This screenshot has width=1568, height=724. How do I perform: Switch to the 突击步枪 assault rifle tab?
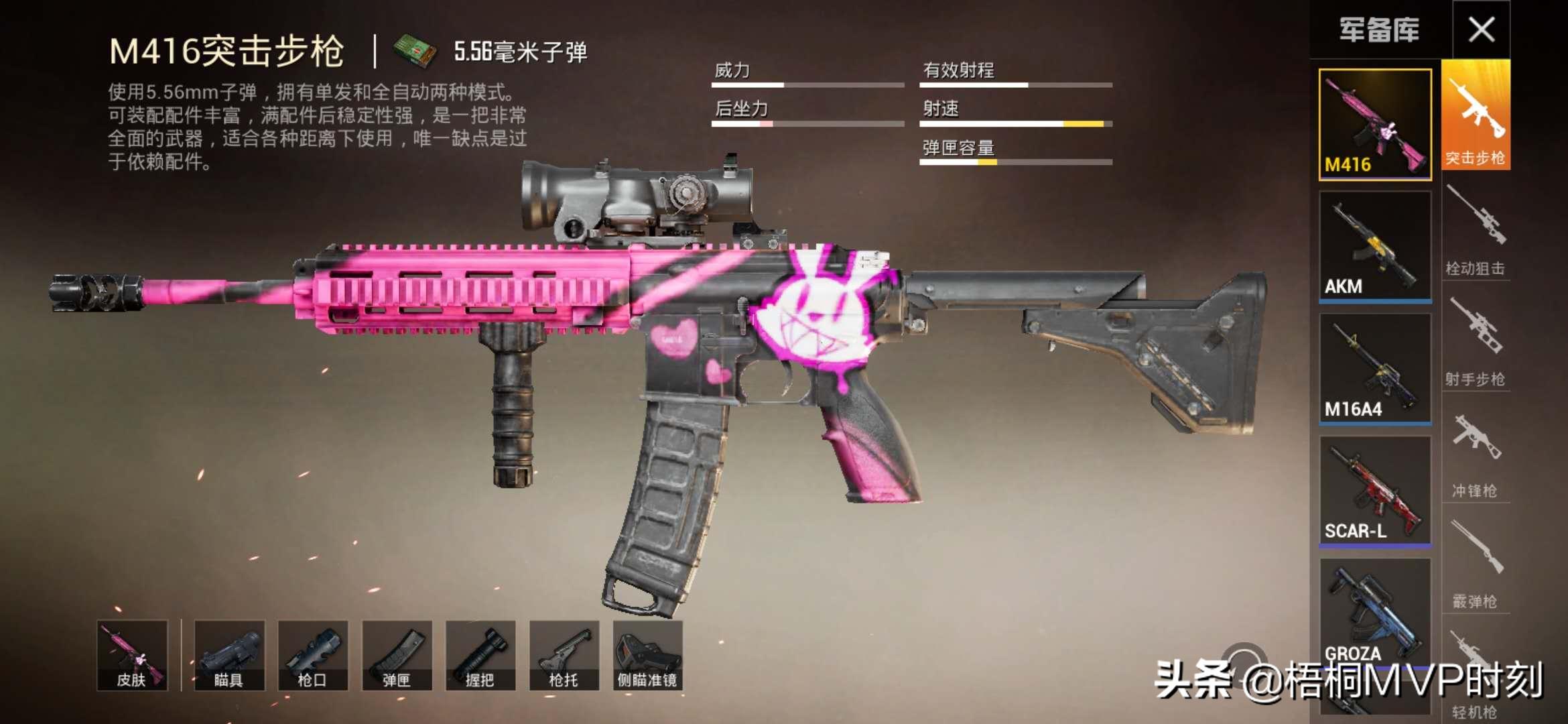pyautogui.click(x=1476, y=115)
